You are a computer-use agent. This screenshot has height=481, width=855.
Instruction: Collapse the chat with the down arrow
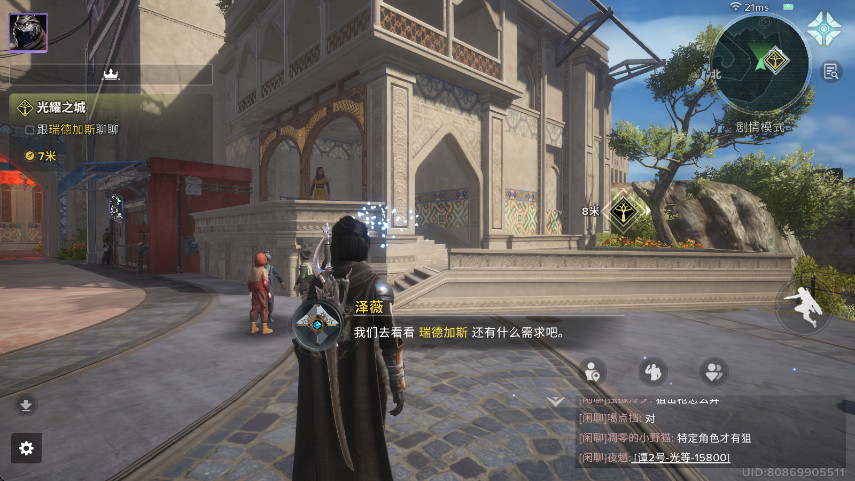click(x=556, y=400)
